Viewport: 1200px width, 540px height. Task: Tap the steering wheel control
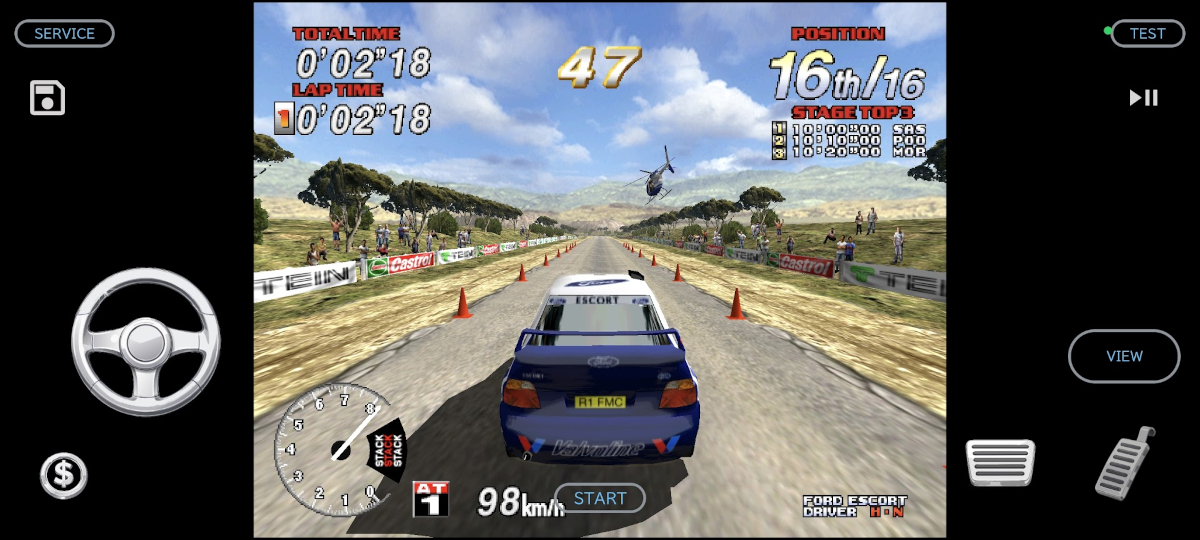(146, 342)
